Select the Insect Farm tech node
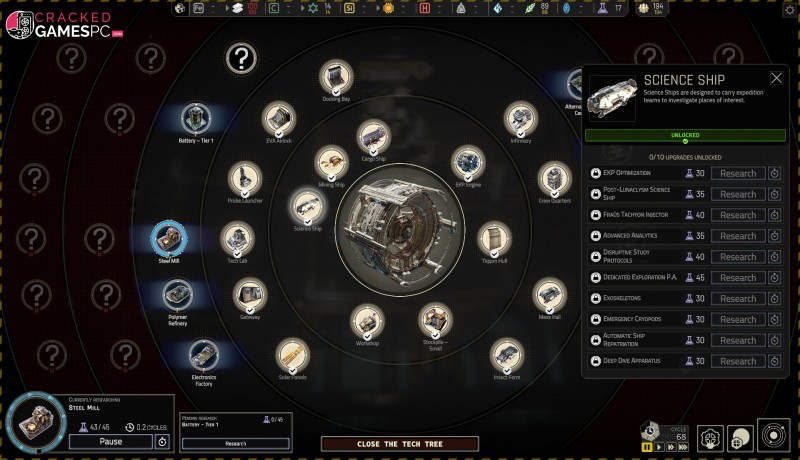Viewport: 800px width, 460px height. (507, 354)
